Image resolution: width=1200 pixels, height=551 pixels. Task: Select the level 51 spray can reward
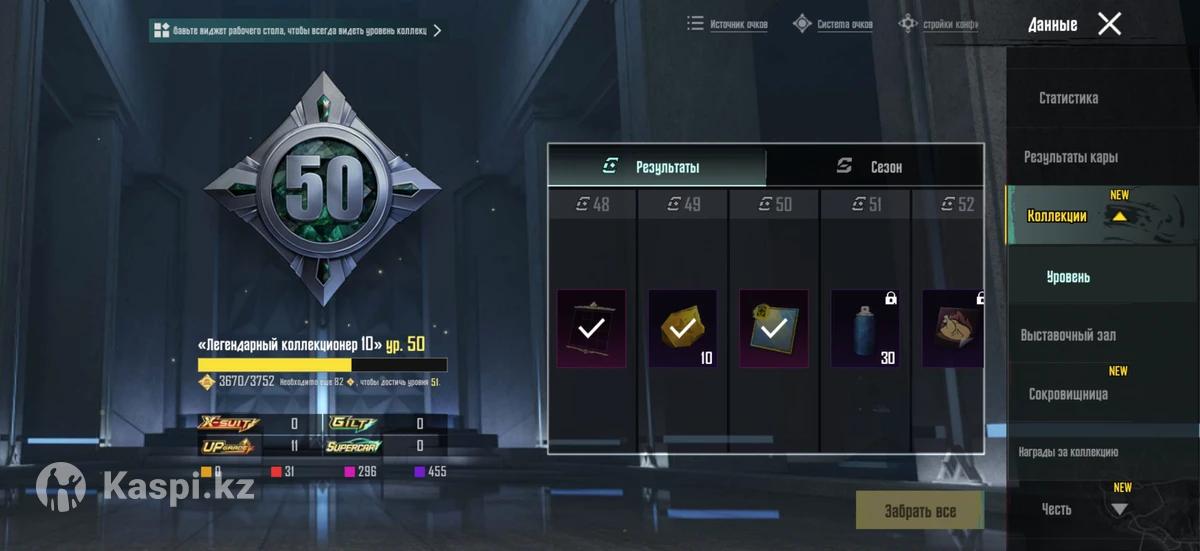pyautogui.click(x=865, y=329)
